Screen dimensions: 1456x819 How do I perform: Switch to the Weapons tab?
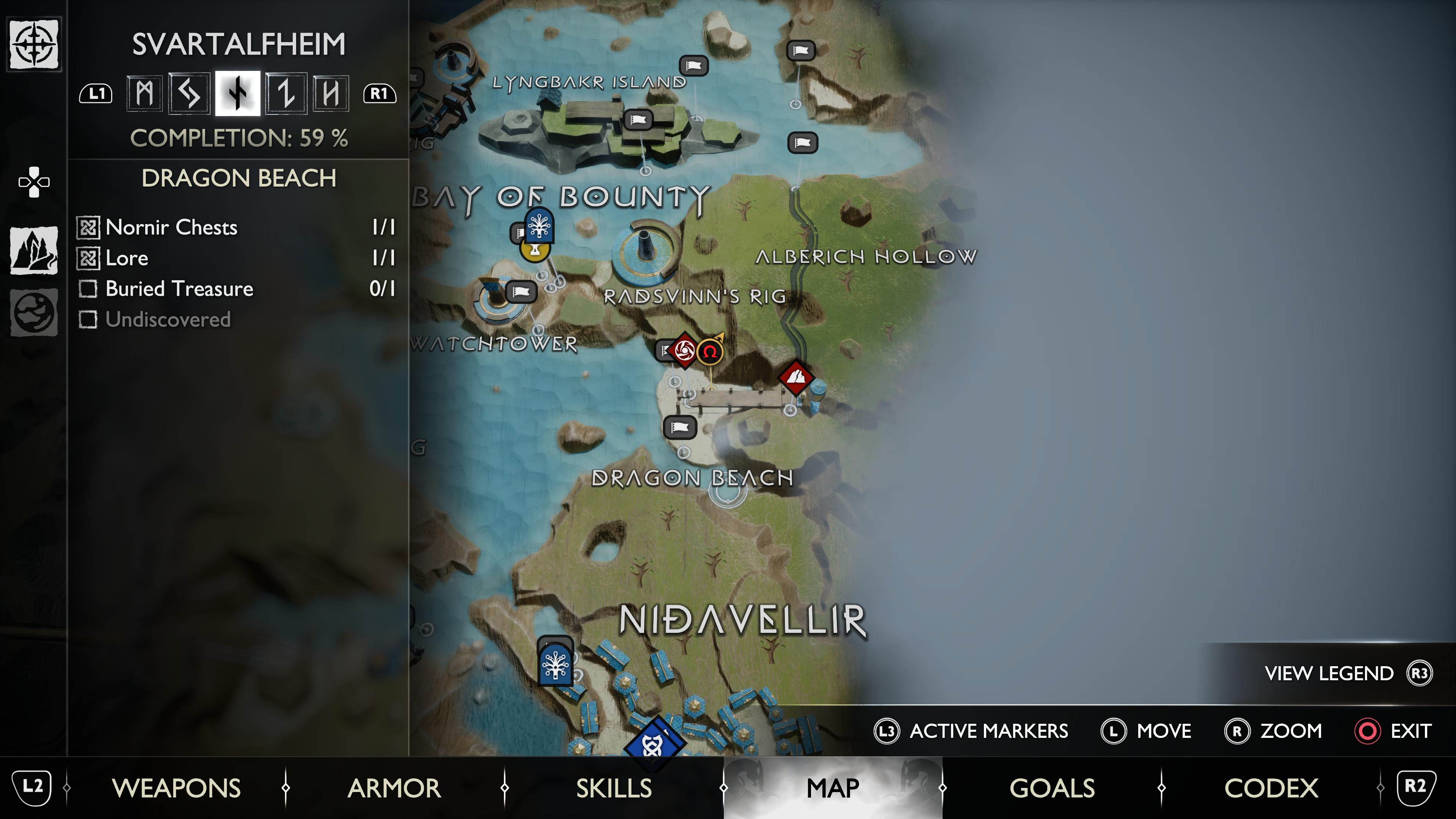(176, 788)
